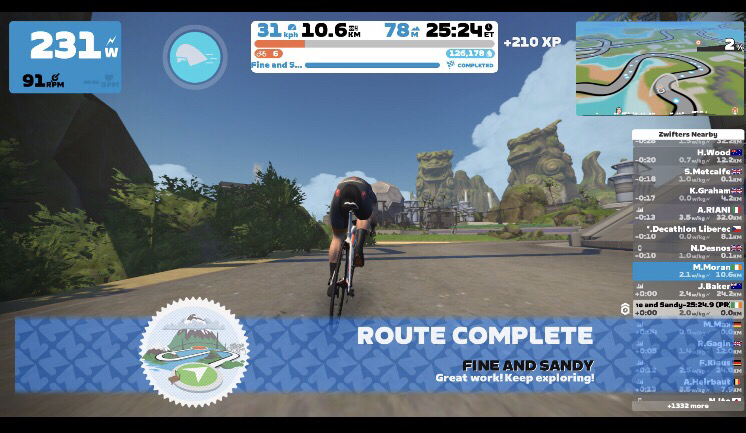Pick the Decathlon Liberec rider row
This screenshot has width=746, height=433.
[x=688, y=232]
